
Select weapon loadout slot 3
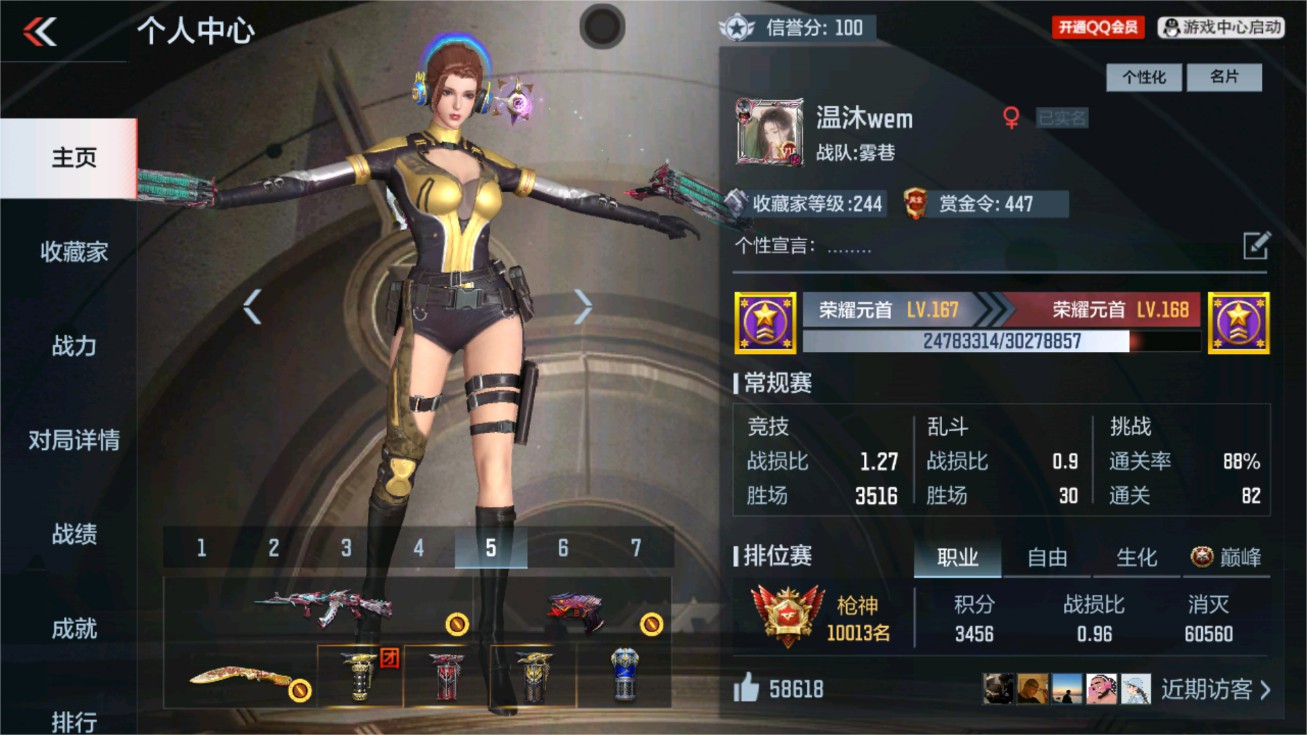coord(345,548)
